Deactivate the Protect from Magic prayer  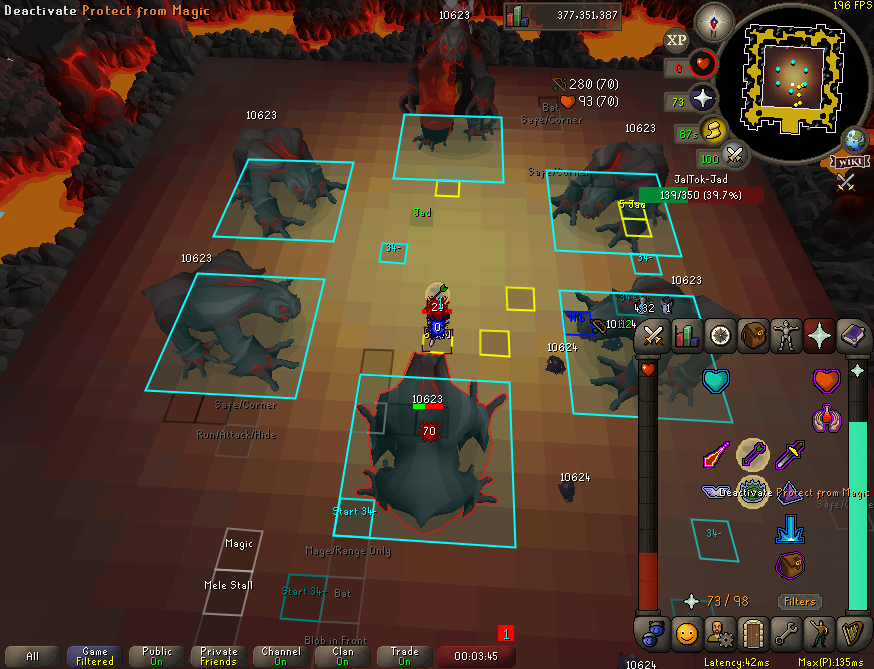tap(753, 491)
